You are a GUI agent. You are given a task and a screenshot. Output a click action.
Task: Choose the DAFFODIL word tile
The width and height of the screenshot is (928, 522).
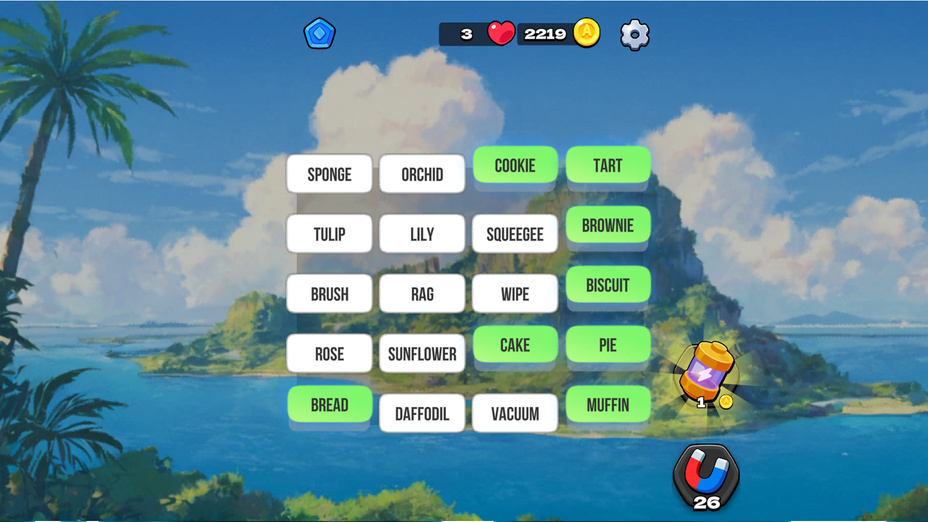coord(422,413)
